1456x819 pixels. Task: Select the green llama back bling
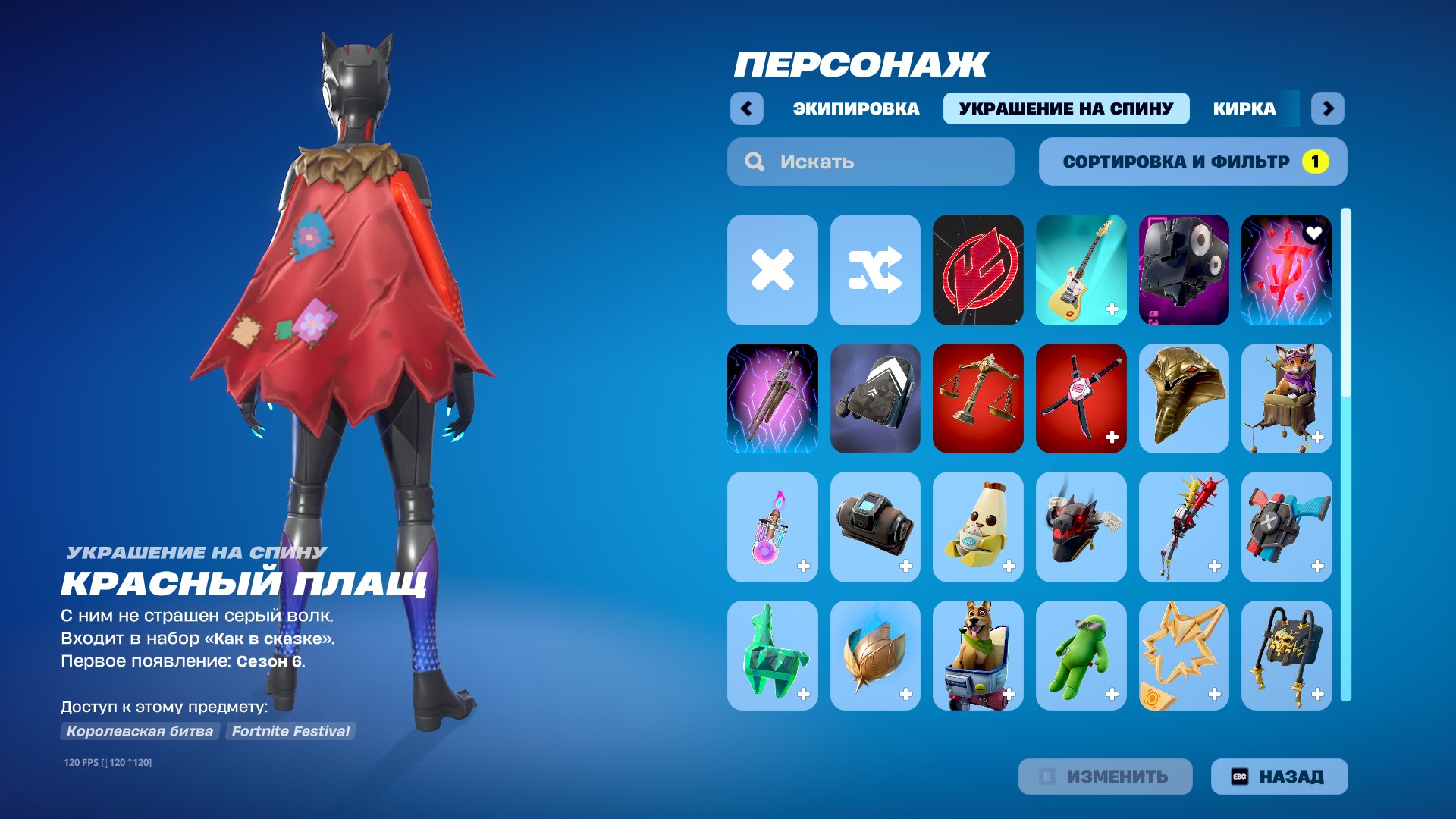click(x=772, y=655)
